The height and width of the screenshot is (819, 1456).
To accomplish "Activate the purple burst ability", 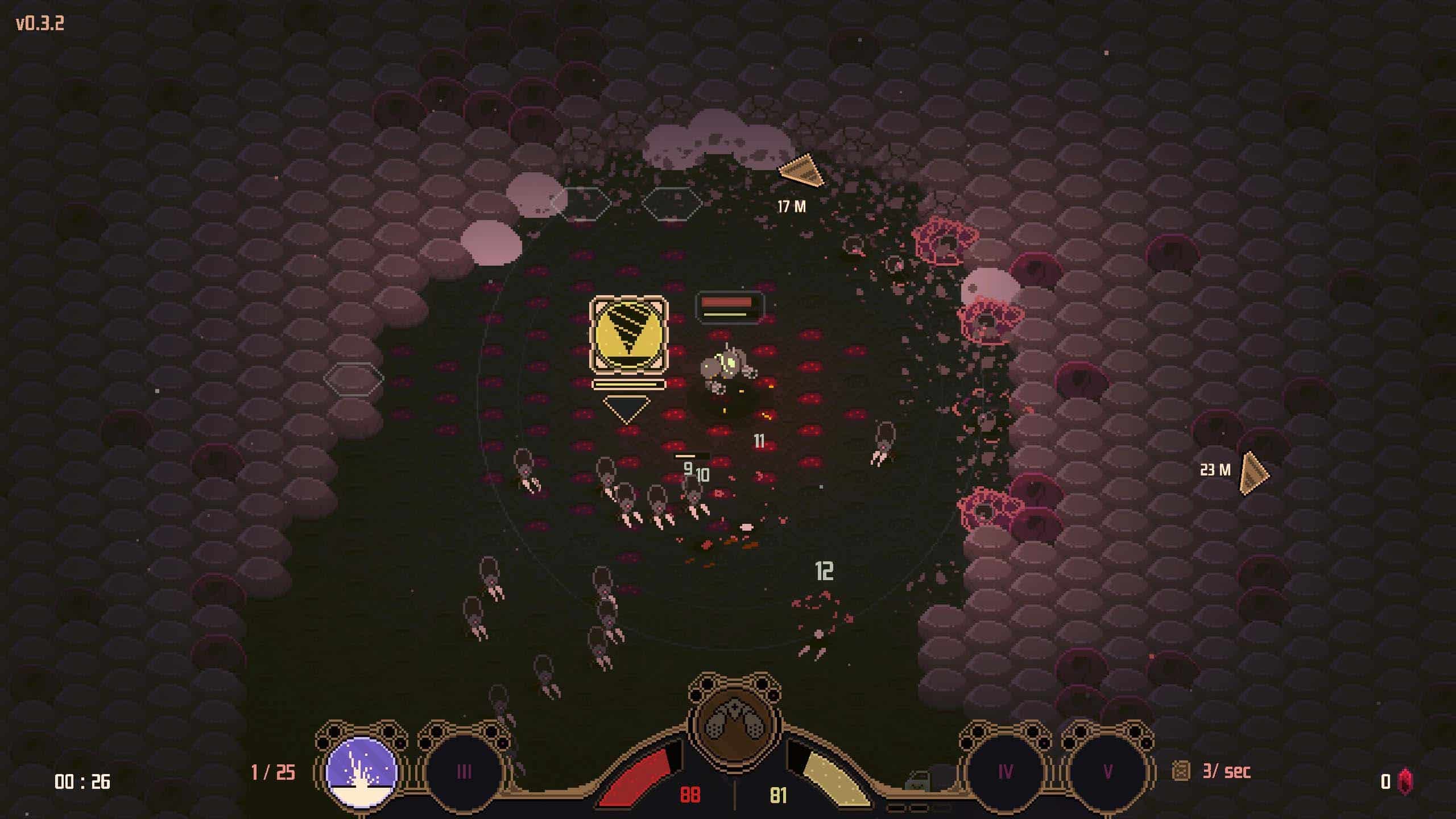I will (362, 771).
